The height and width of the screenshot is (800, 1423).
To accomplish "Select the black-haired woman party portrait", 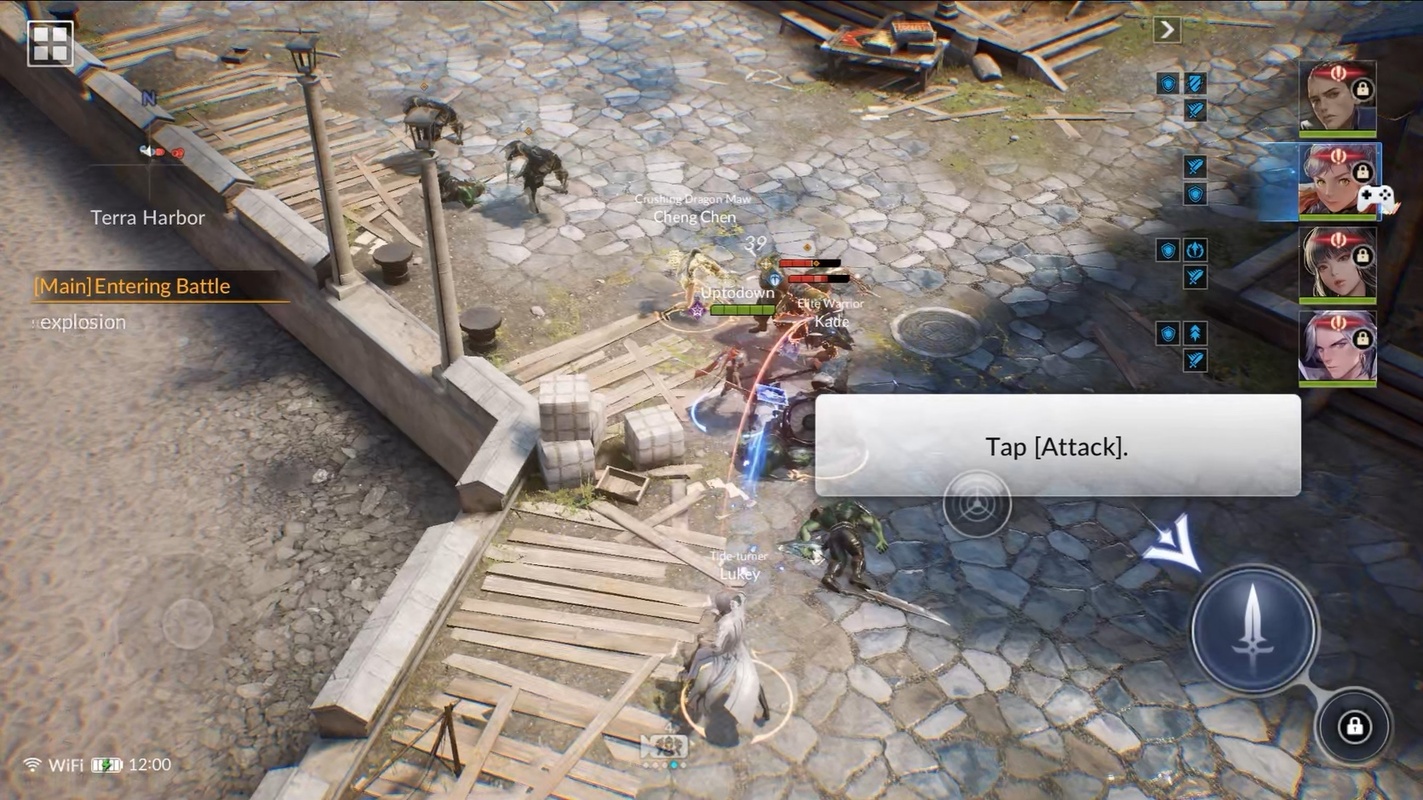I will [1337, 264].
